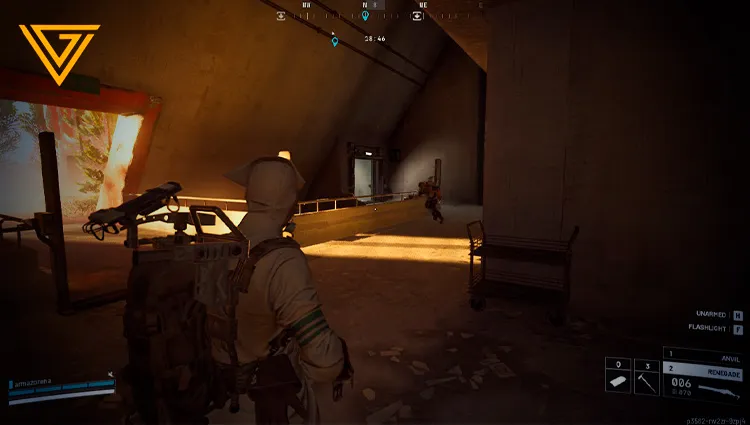Choose the hammer tool slot
Viewport: 750px width, 425px height.
point(647,381)
